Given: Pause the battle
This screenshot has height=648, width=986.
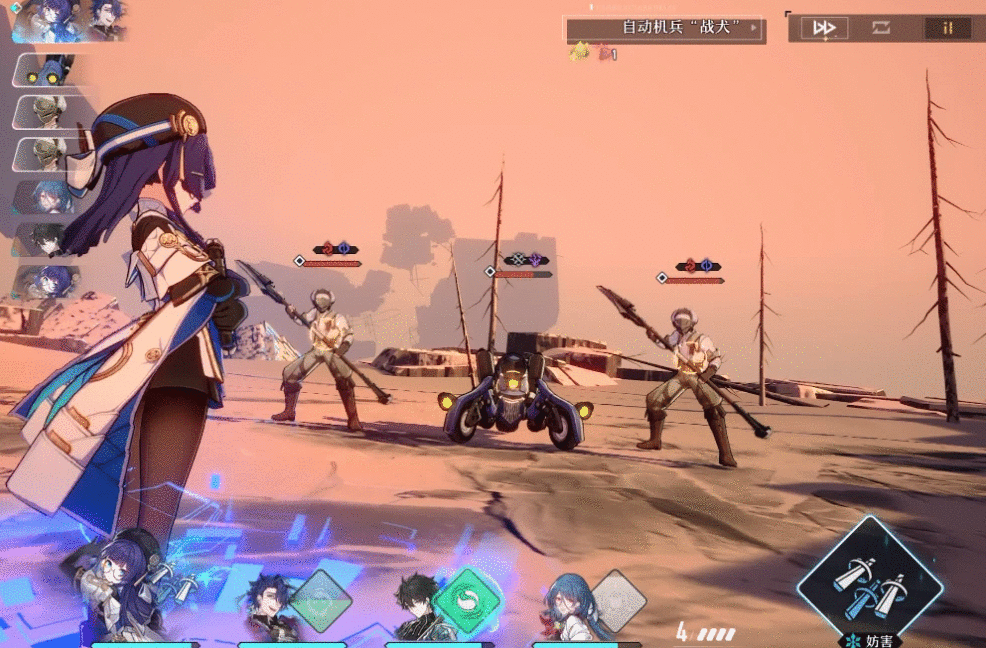Looking at the screenshot, I should [947, 28].
